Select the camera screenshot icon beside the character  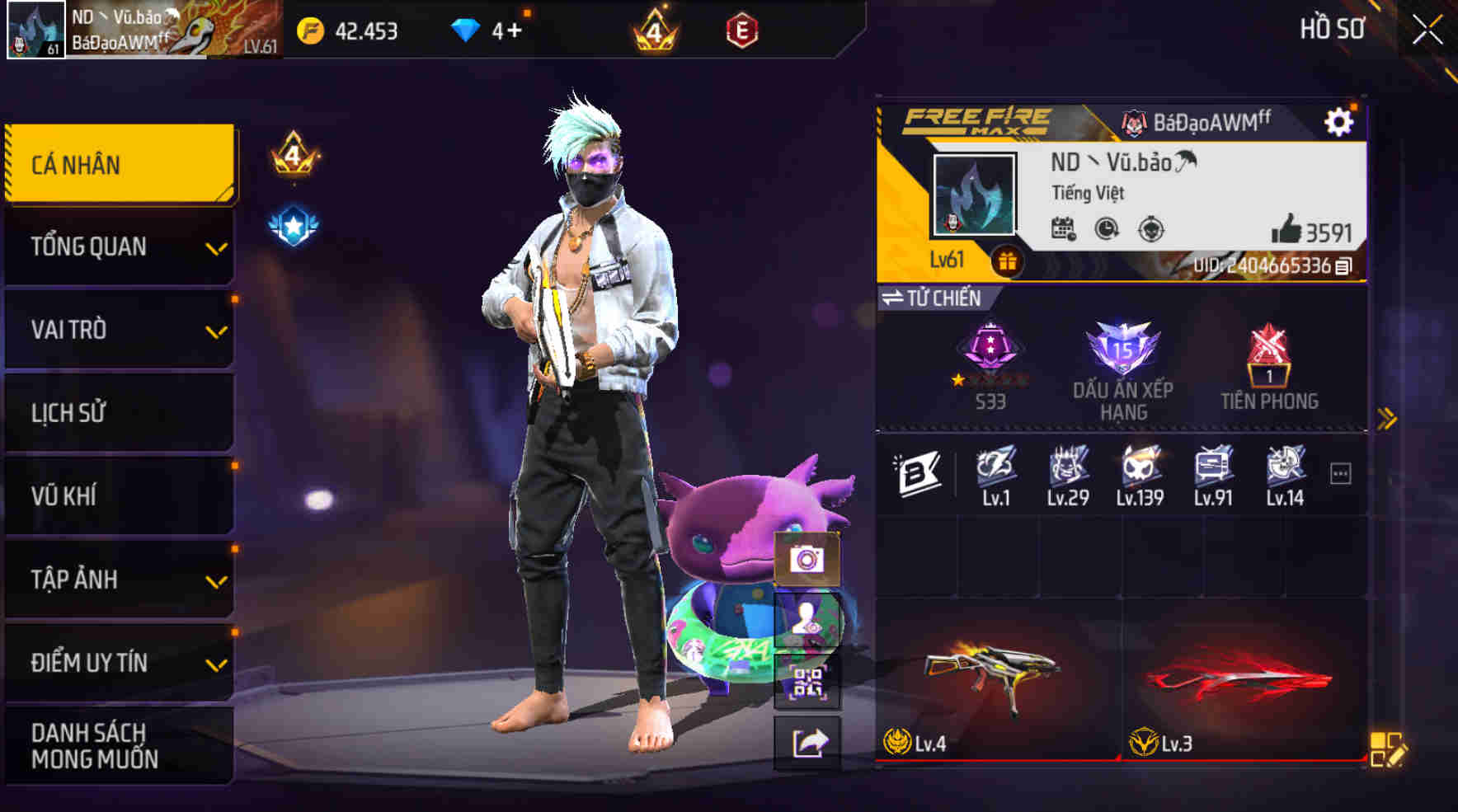pyautogui.click(x=807, y=560)
